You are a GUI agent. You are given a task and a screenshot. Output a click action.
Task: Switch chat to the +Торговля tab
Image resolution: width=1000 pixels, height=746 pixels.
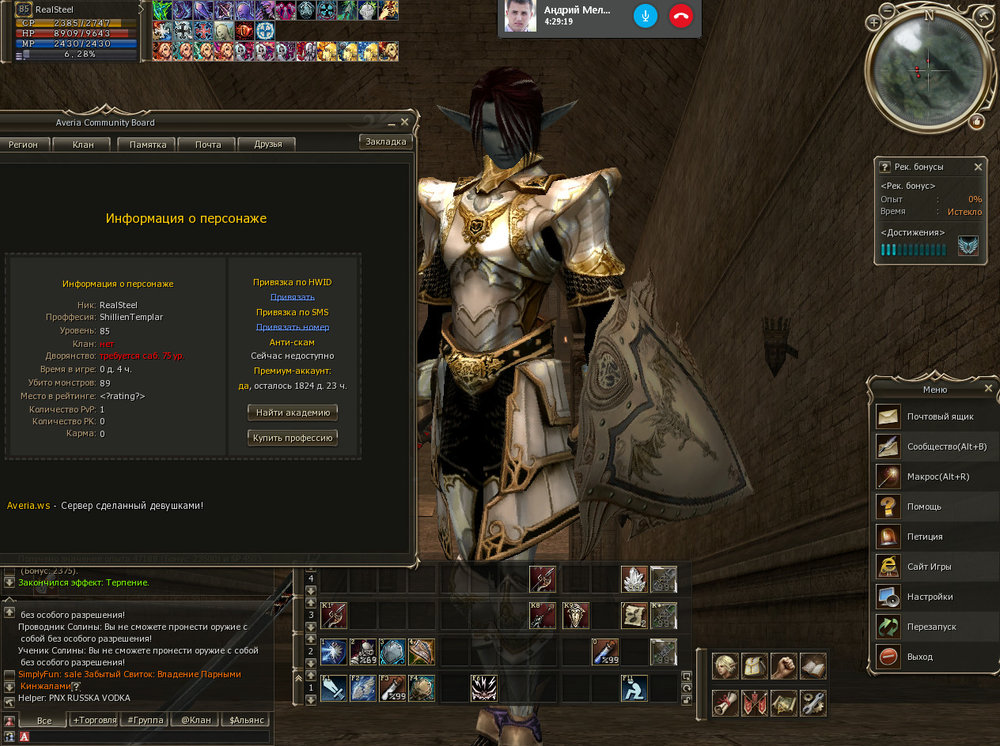coord(94,720)
